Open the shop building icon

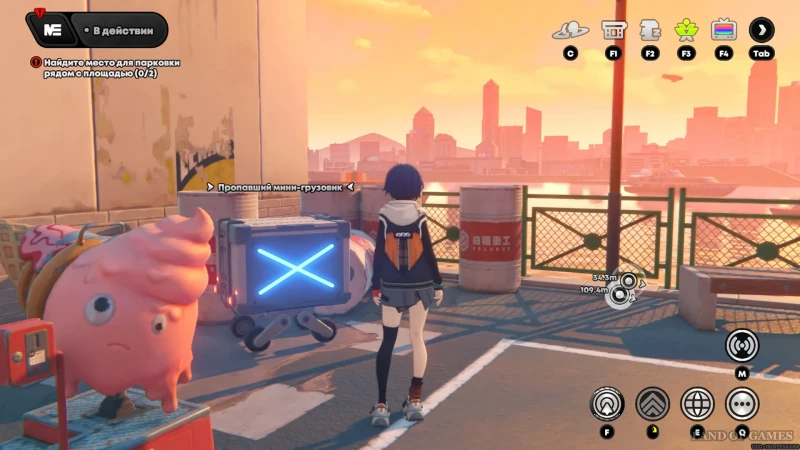coord(613,30)
